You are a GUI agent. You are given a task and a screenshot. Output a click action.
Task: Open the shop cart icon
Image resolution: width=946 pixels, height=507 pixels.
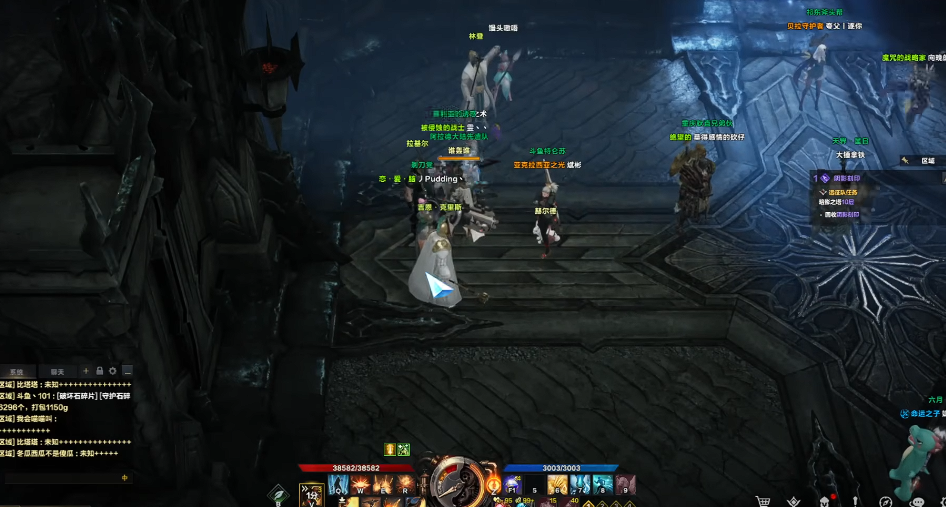tap(763, 500)
